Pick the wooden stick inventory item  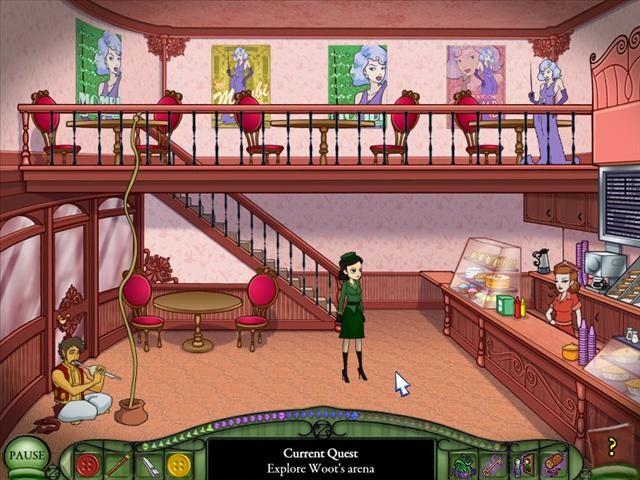click(118, 465)
